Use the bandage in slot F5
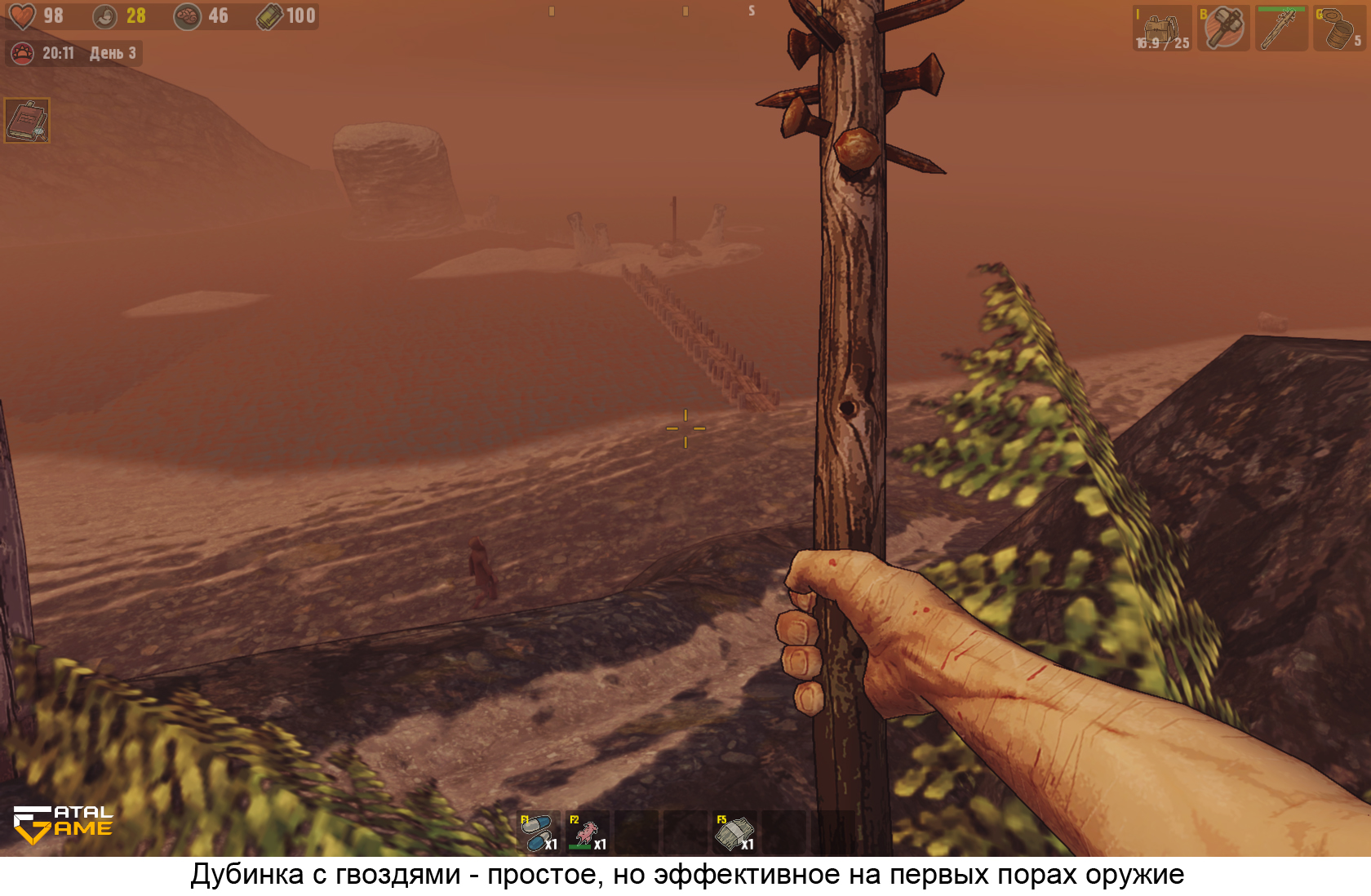 point(734,832)
